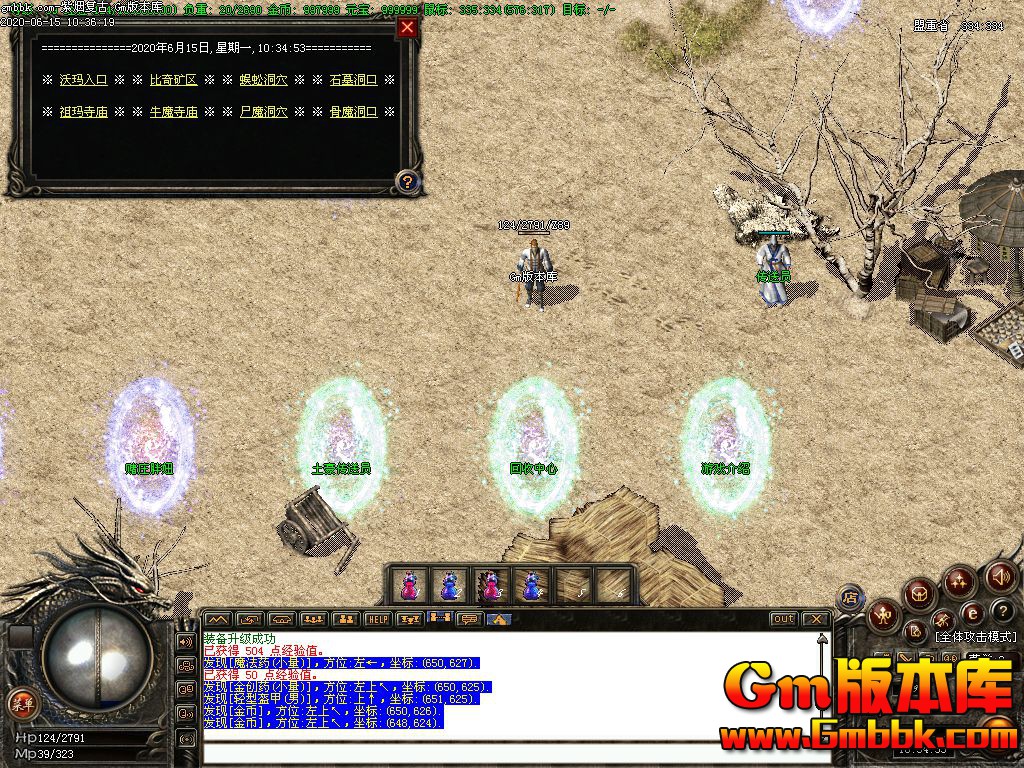The image size is (1024, 768).
Task: Open the character equipment round button
Action: tap(884, 614)
